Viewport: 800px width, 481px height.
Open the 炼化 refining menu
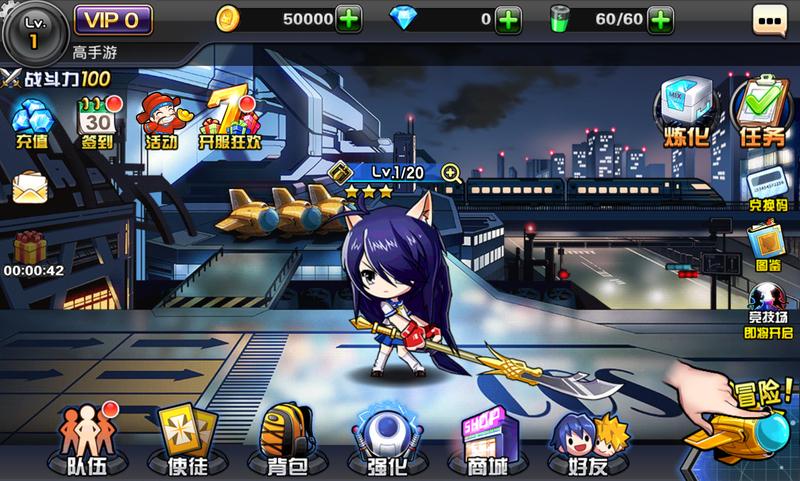click(686, 112)
